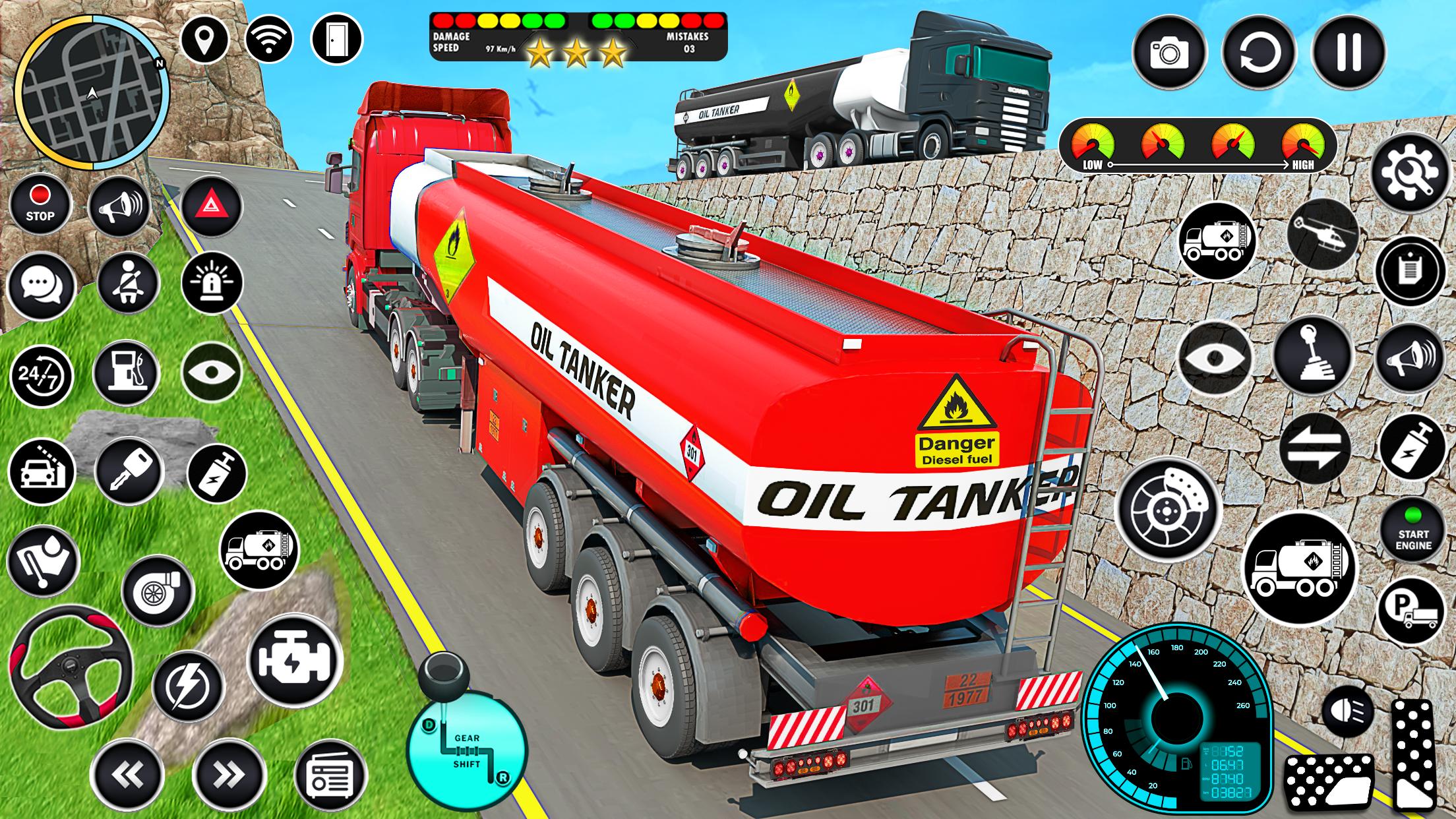Screen dimensions: 1456x819
Task: Tap the restart circular arrow button
Action: (1258, 52)
